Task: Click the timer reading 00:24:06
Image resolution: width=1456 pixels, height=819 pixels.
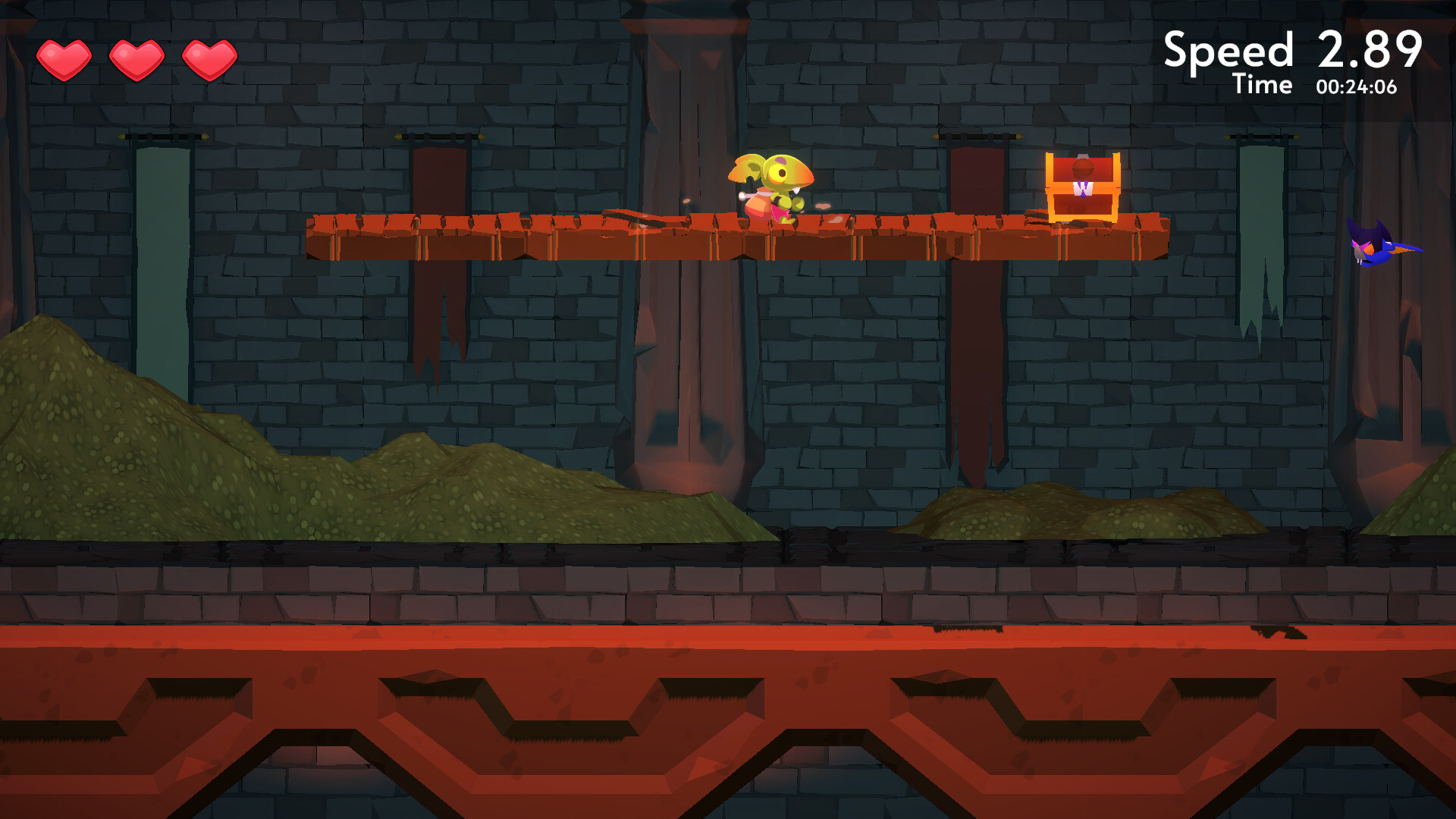Action: (1357, 86)
